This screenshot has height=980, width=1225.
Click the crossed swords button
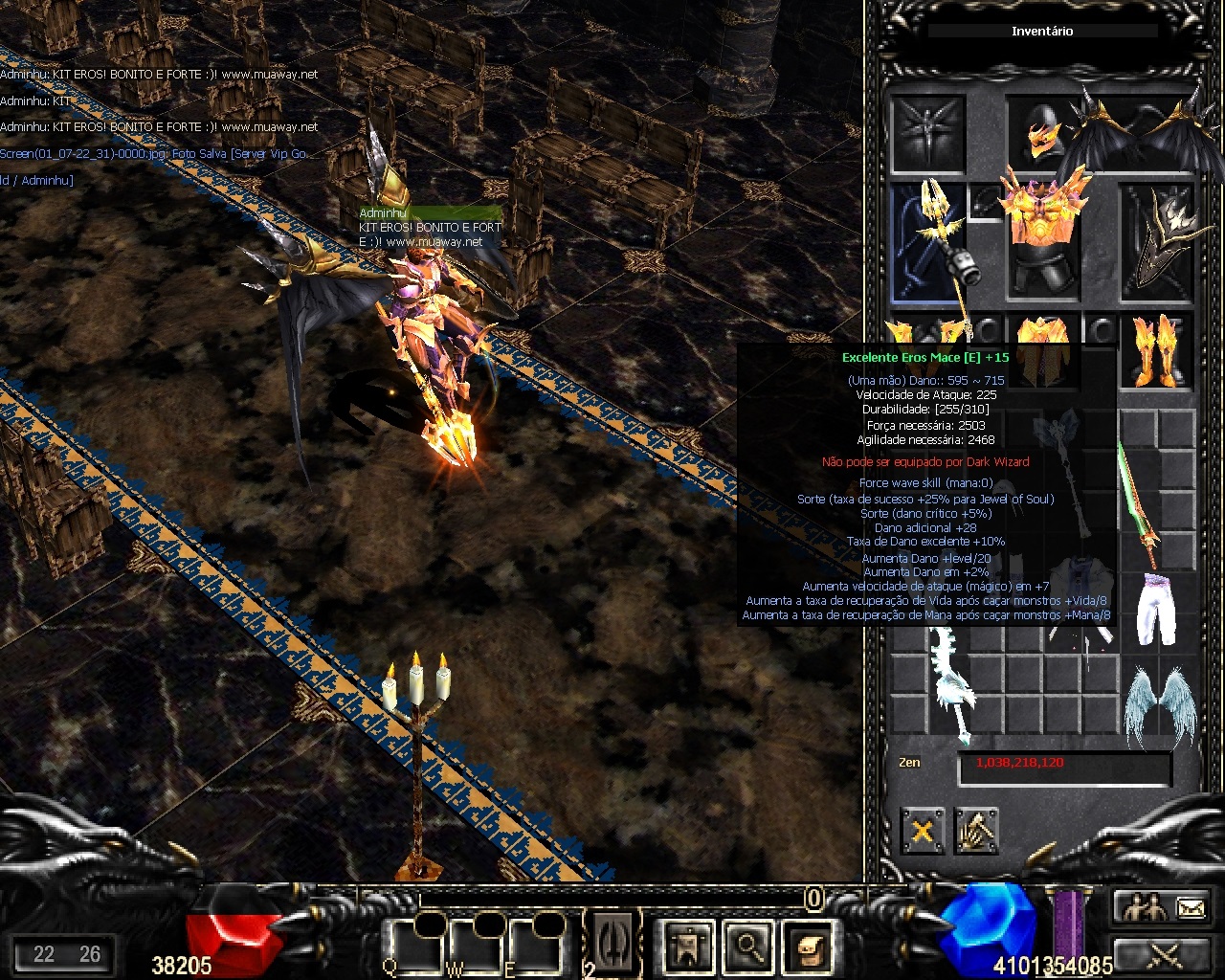[x=1162, y=954]
